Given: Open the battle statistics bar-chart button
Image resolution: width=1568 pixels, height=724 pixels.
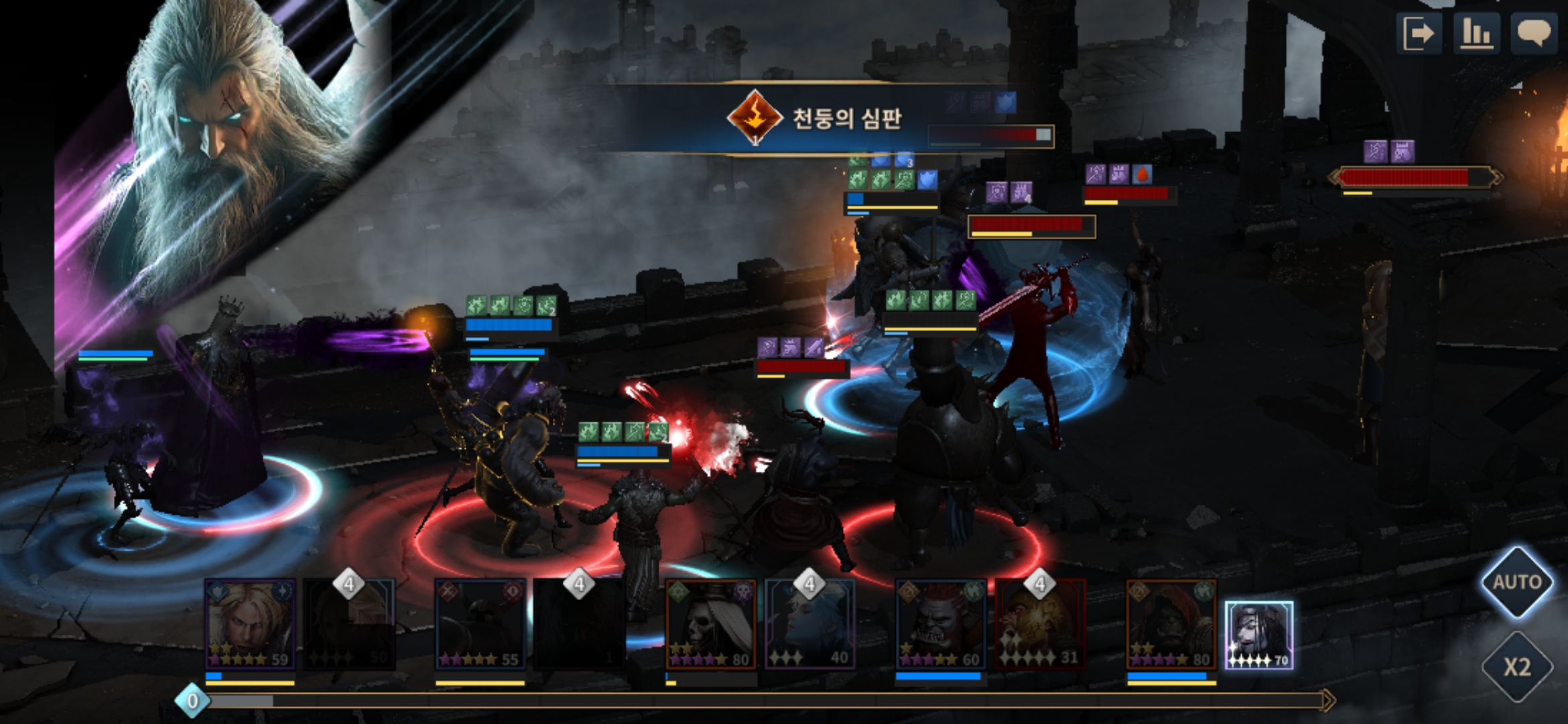Looking at the screenshot, I should (x=1476, y=32).
